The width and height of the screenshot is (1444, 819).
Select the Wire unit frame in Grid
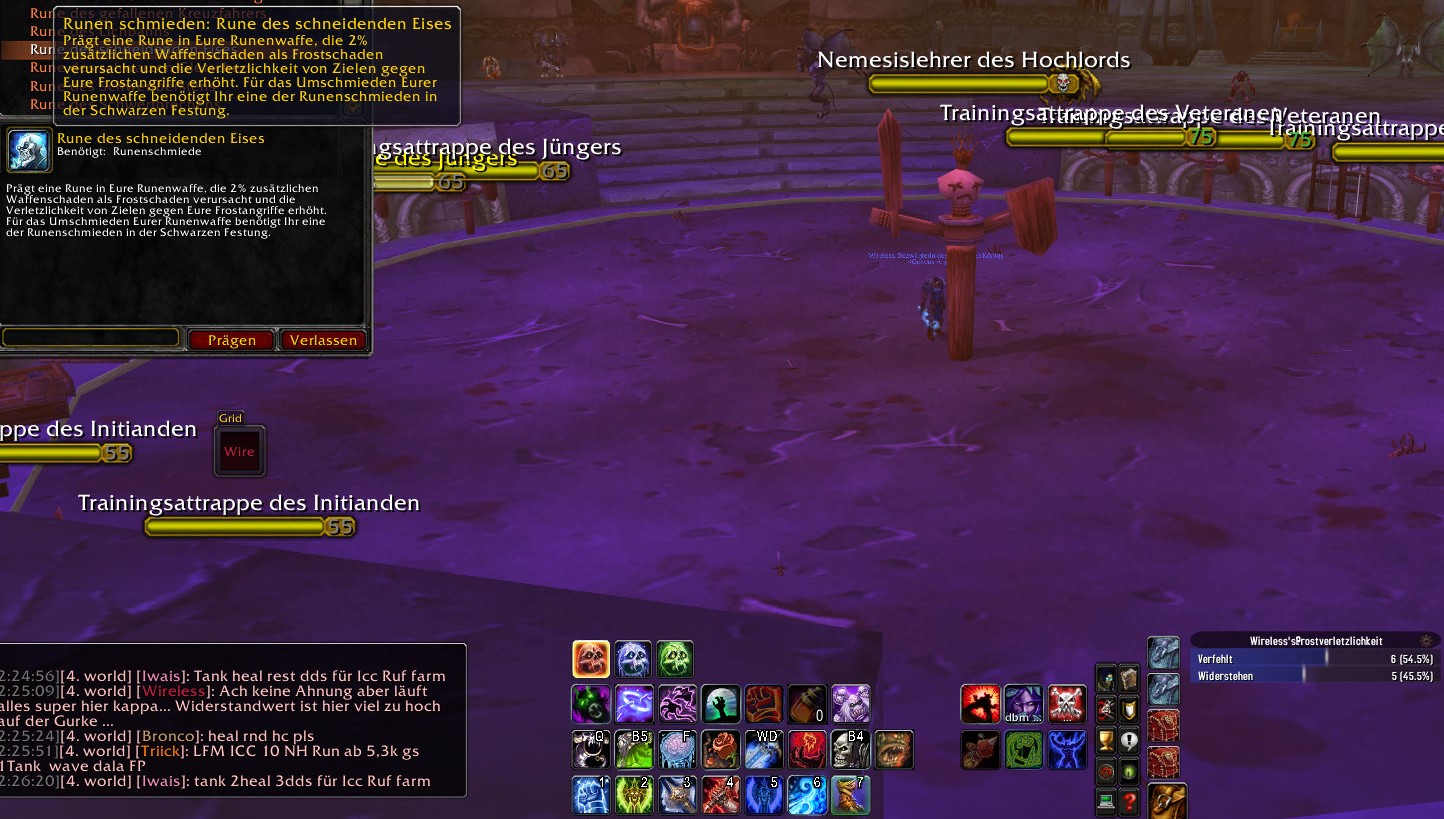(x=239, y=451)
